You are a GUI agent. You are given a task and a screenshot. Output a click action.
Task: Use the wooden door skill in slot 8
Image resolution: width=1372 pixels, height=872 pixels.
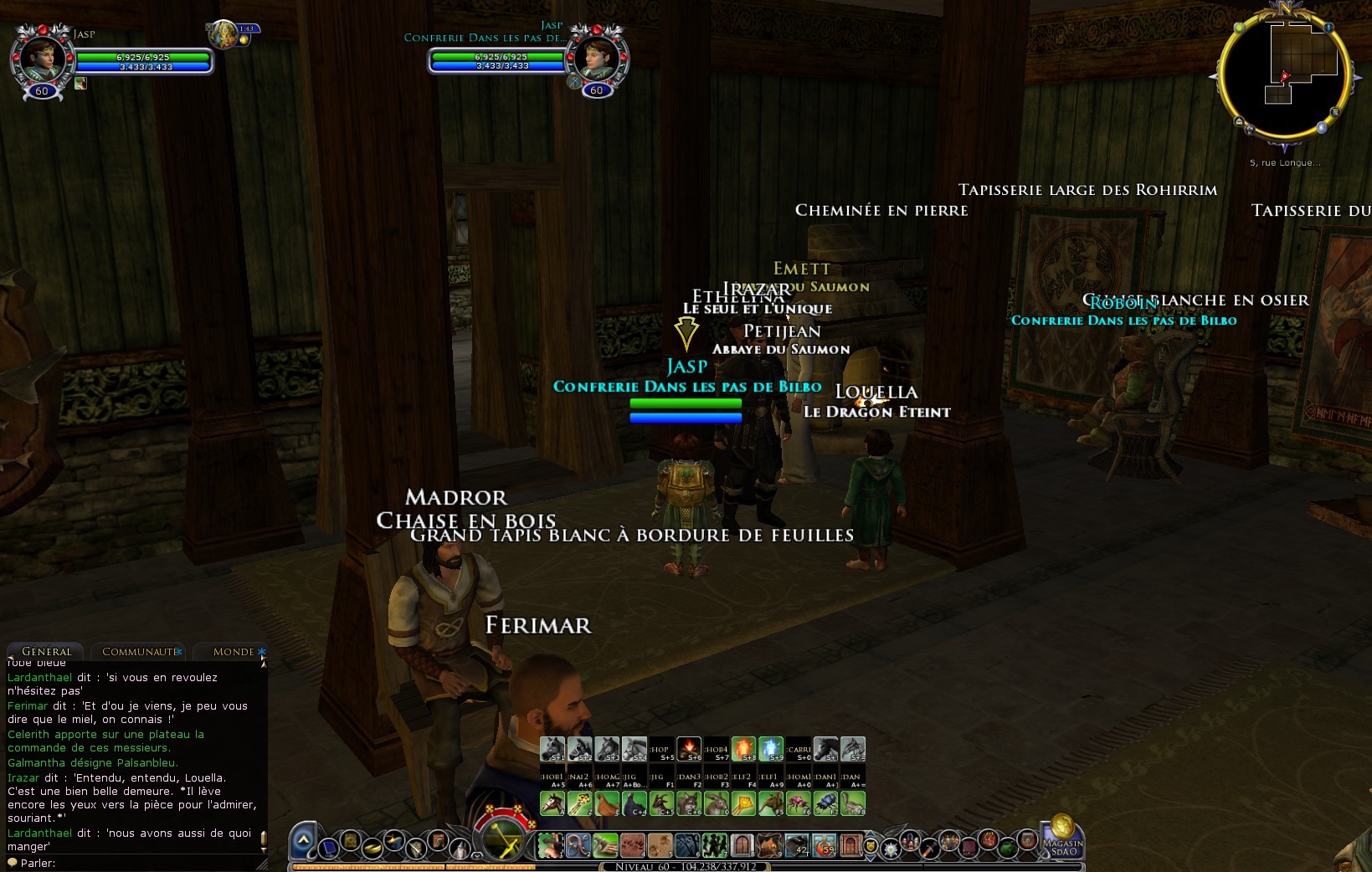[x=742, y=845]
